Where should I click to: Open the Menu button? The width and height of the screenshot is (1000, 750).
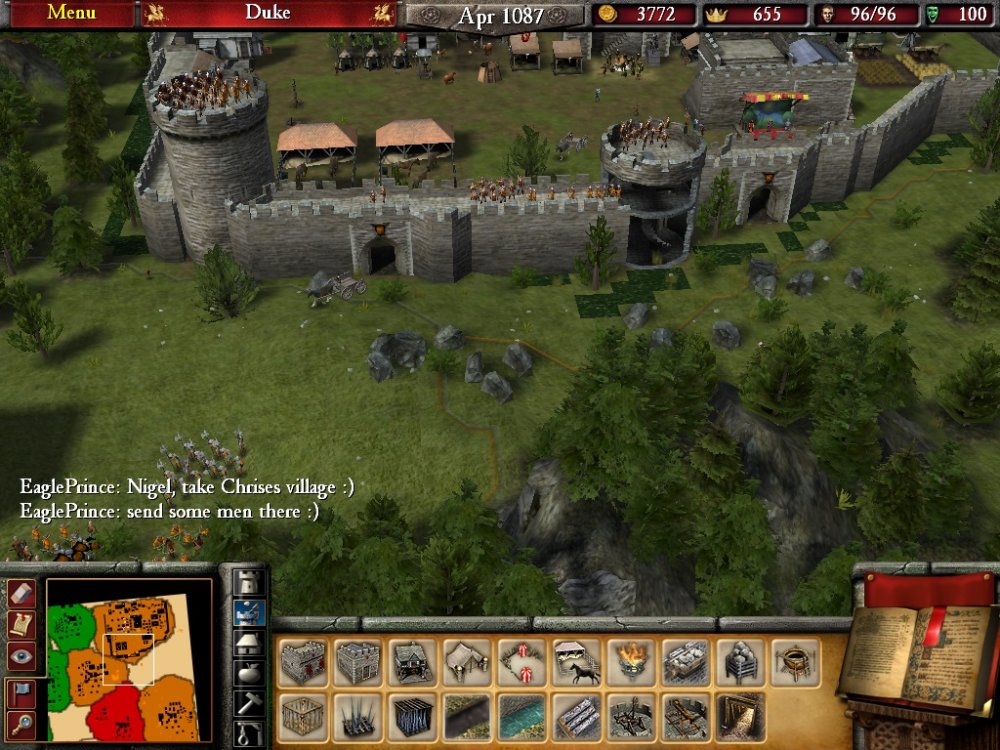(x=71, y=13)
